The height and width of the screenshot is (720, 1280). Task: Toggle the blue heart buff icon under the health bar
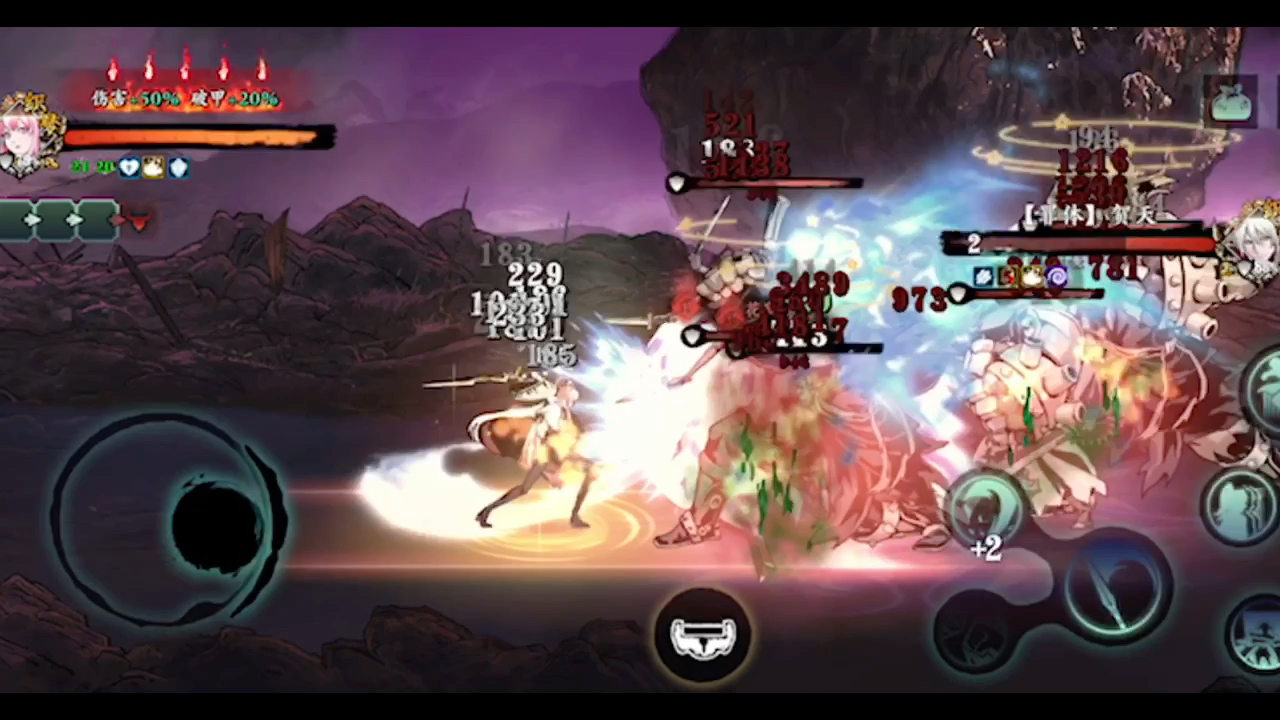(x=129, y=167)
